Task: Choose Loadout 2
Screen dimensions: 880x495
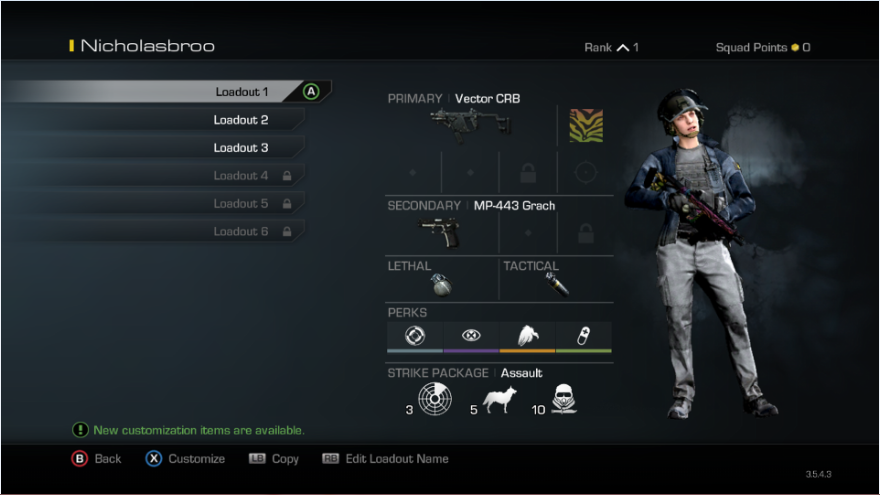Action: point(240,120)
